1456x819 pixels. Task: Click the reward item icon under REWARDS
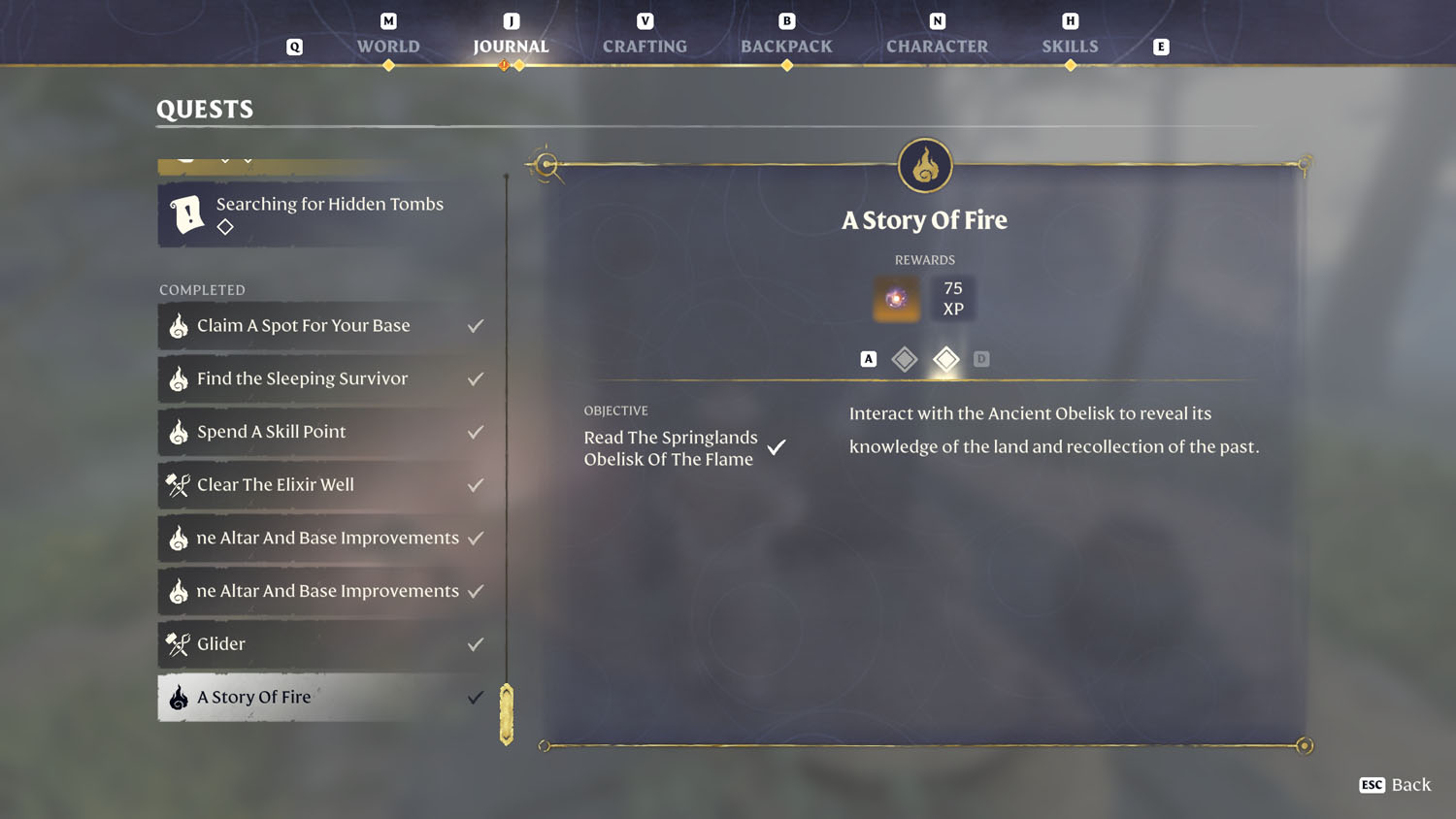pos(895,298)
